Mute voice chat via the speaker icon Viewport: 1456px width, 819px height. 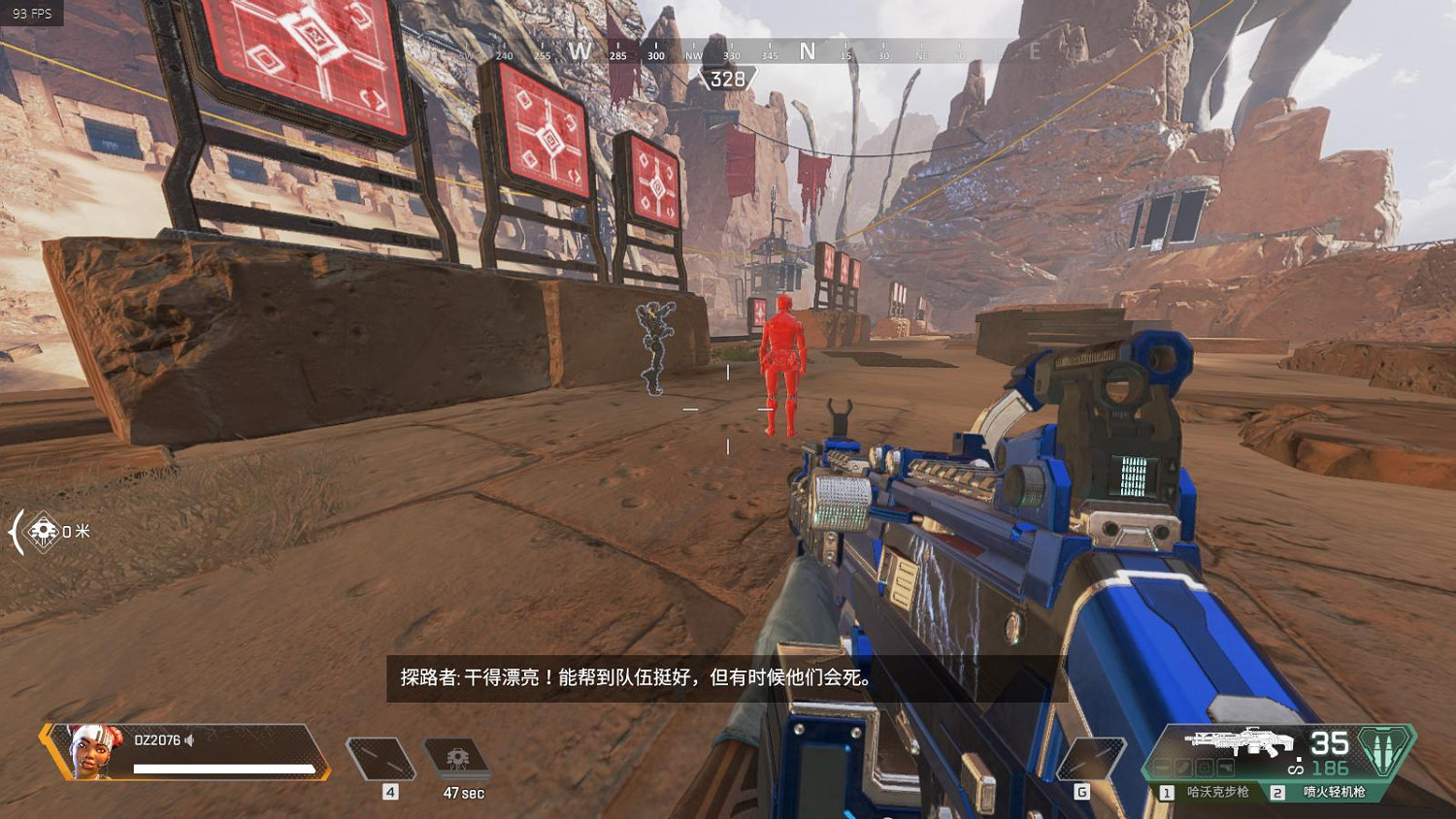[188, 739]
